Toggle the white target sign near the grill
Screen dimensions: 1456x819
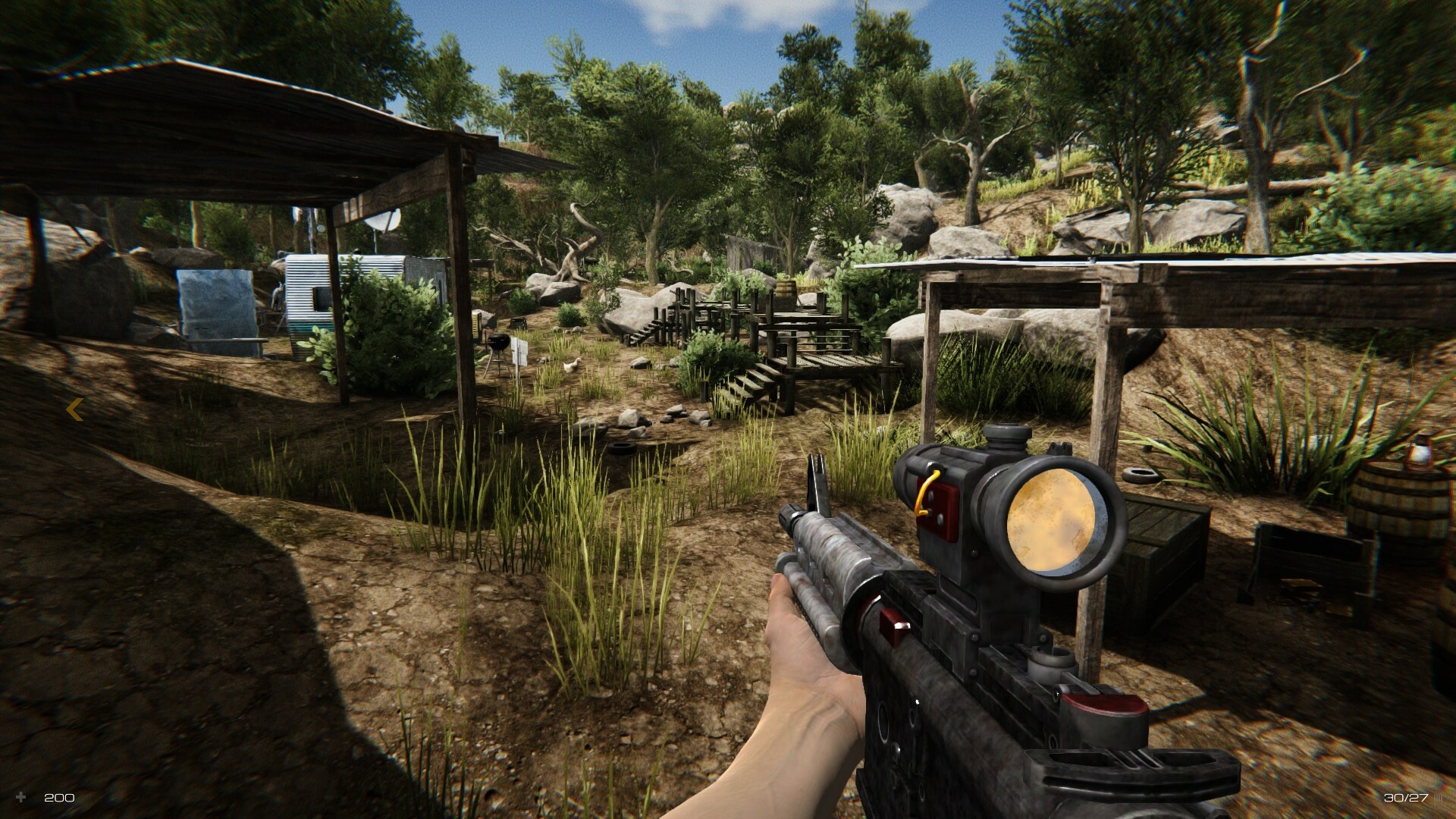[x=520, y=350]
